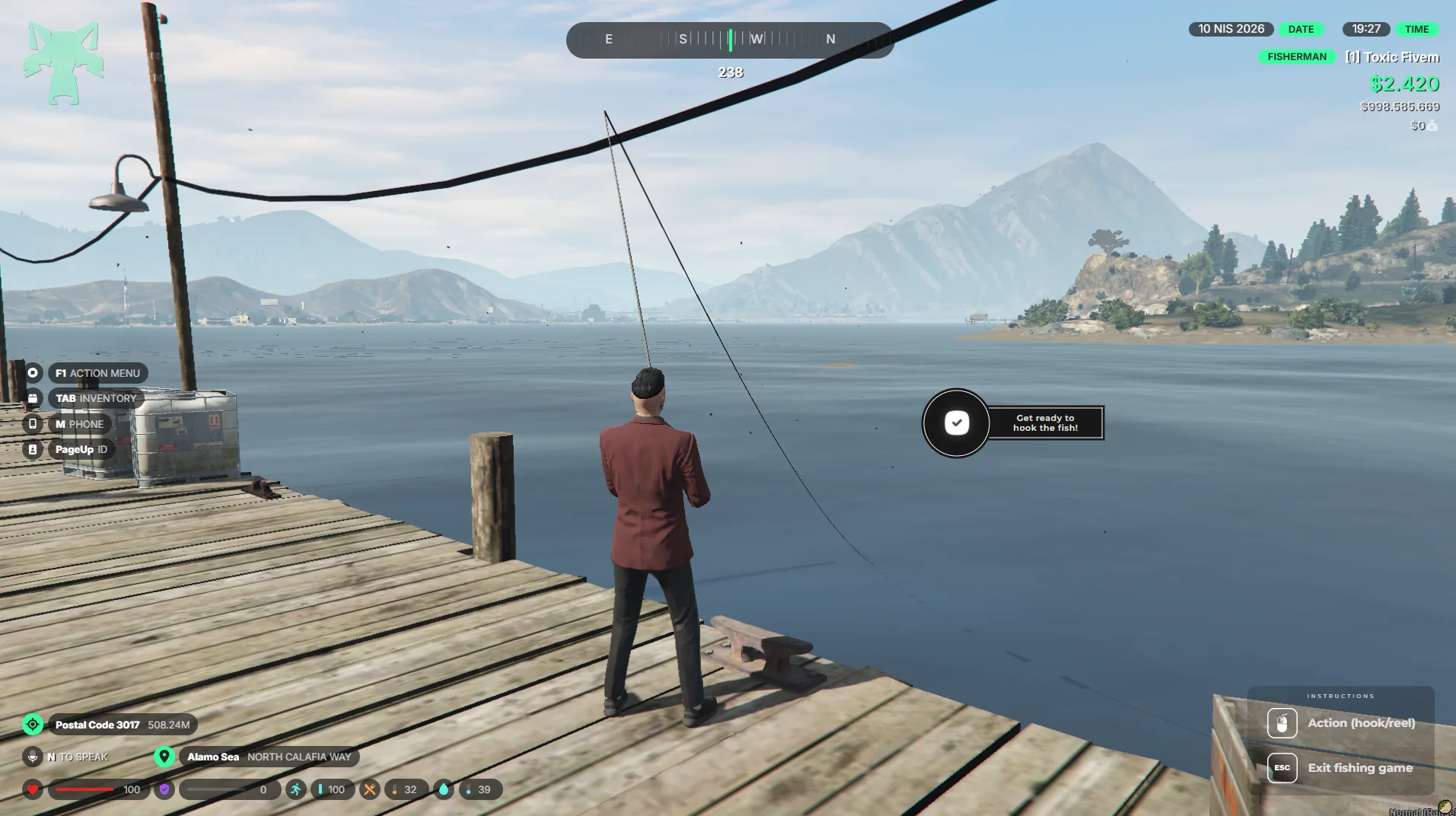The width and height of the screenshot is (1456, 816).
Task: Select the FISHERMAN job badge
Action: point(1296,57)
